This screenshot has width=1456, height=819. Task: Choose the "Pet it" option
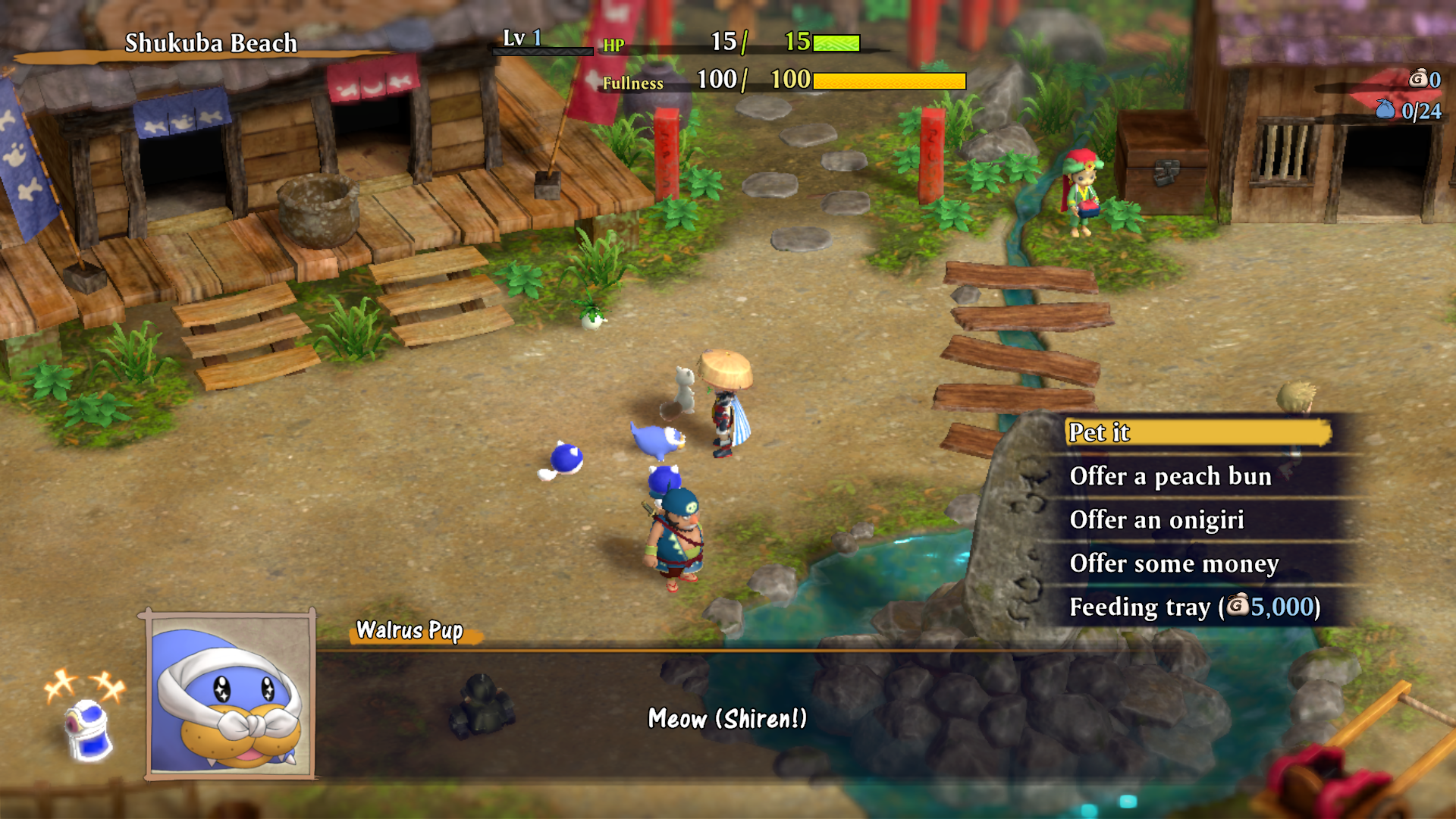[1196, 433]
